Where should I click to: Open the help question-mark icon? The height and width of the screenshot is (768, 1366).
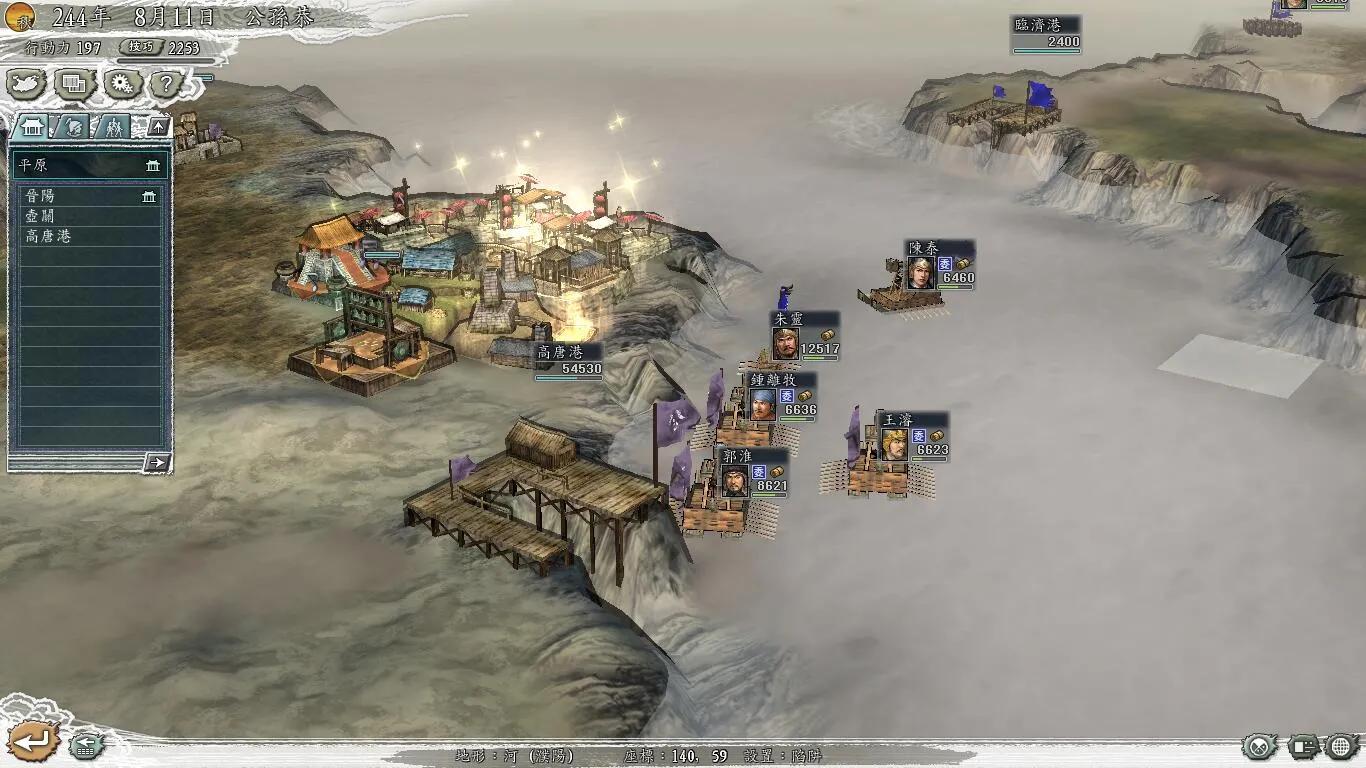[164, 84]
